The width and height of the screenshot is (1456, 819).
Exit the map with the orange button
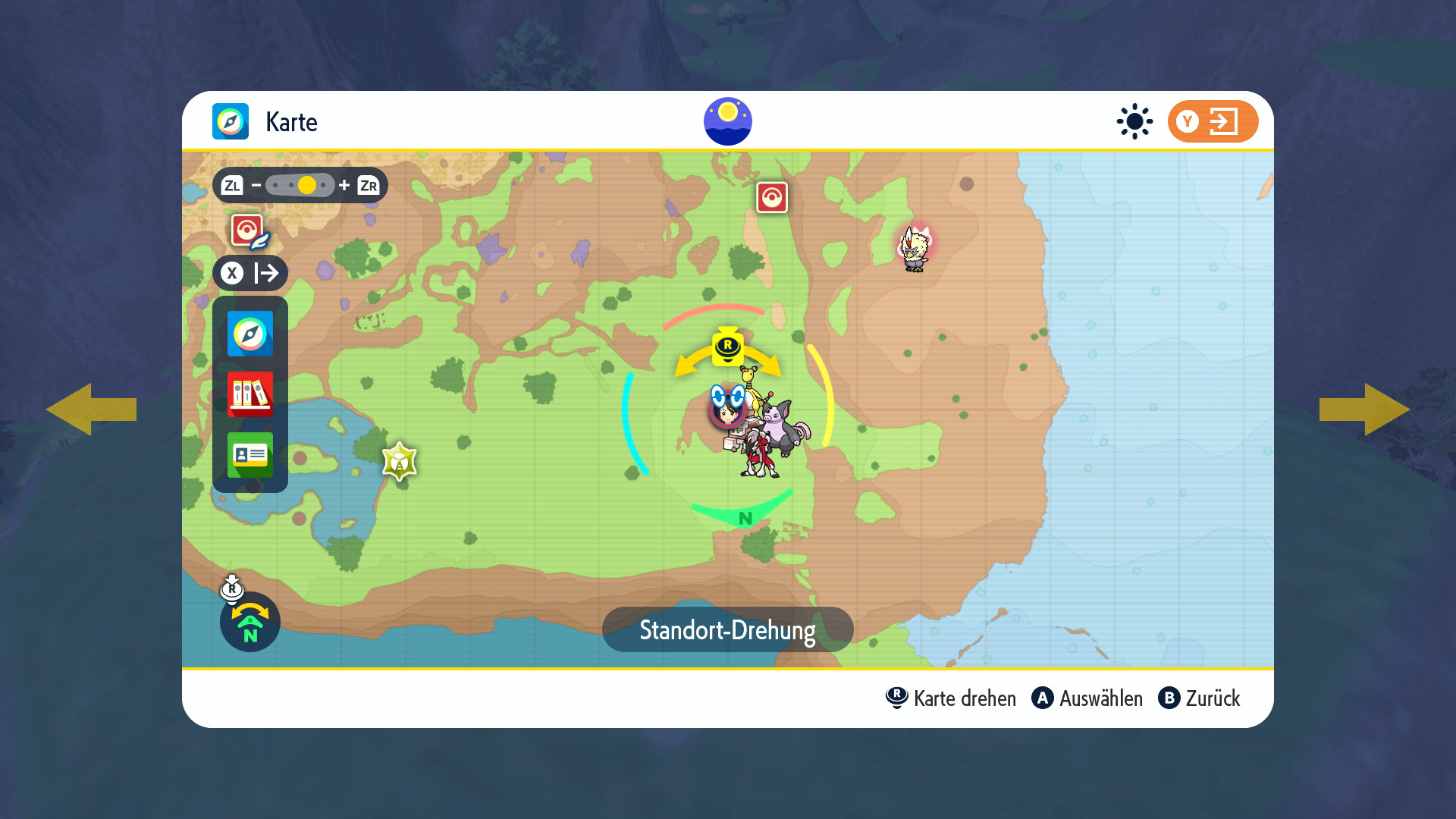click(1212, 121)
